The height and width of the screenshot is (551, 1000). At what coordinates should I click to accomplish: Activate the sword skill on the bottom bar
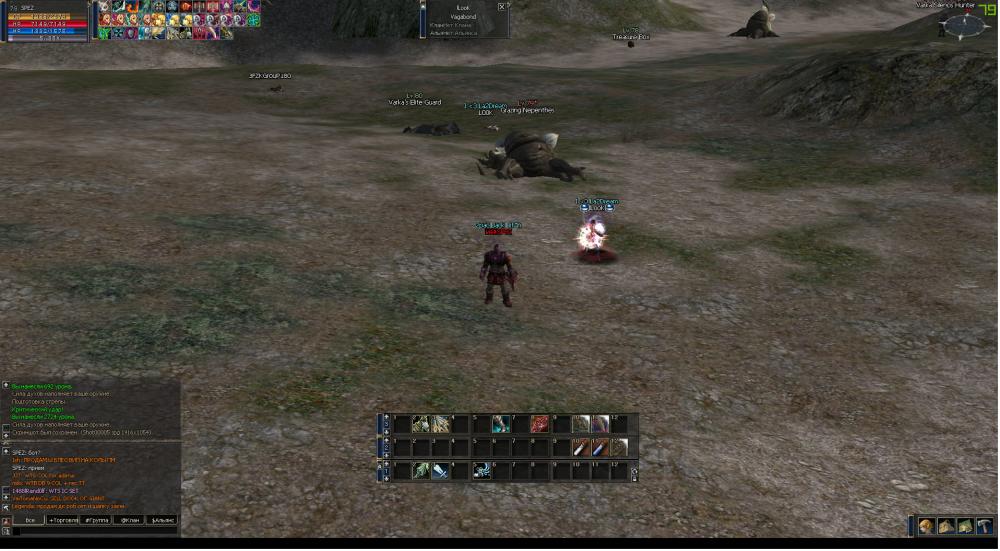(x=440, y=470)
